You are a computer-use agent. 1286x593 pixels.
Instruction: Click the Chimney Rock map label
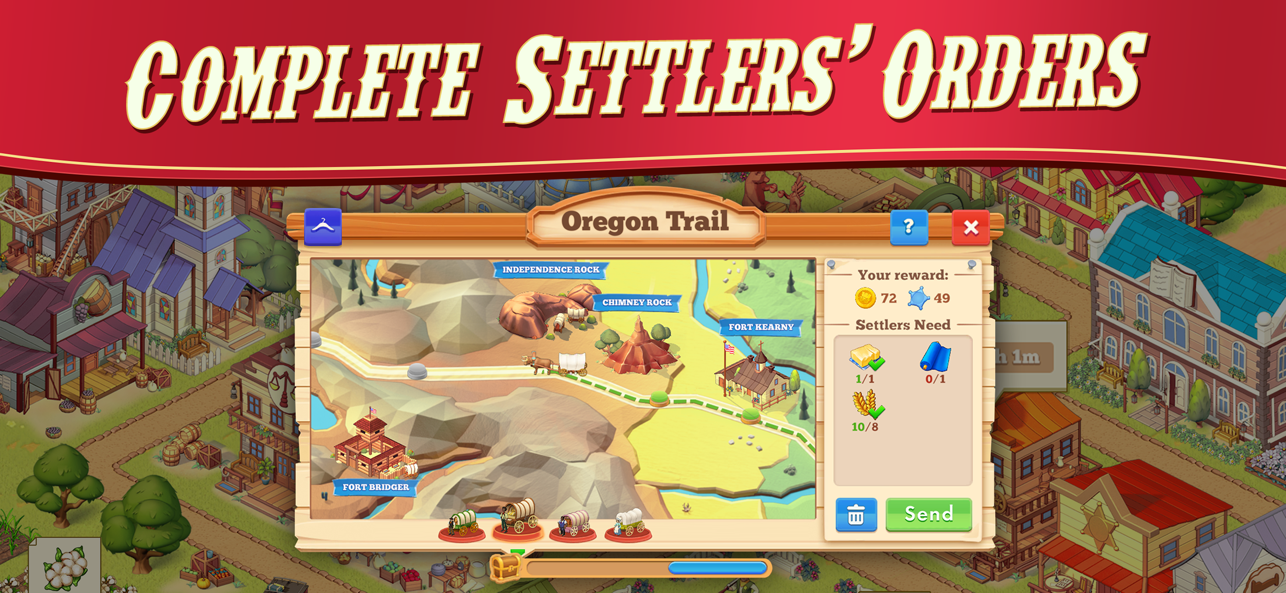pyautogui.click(x=637, y=302)
